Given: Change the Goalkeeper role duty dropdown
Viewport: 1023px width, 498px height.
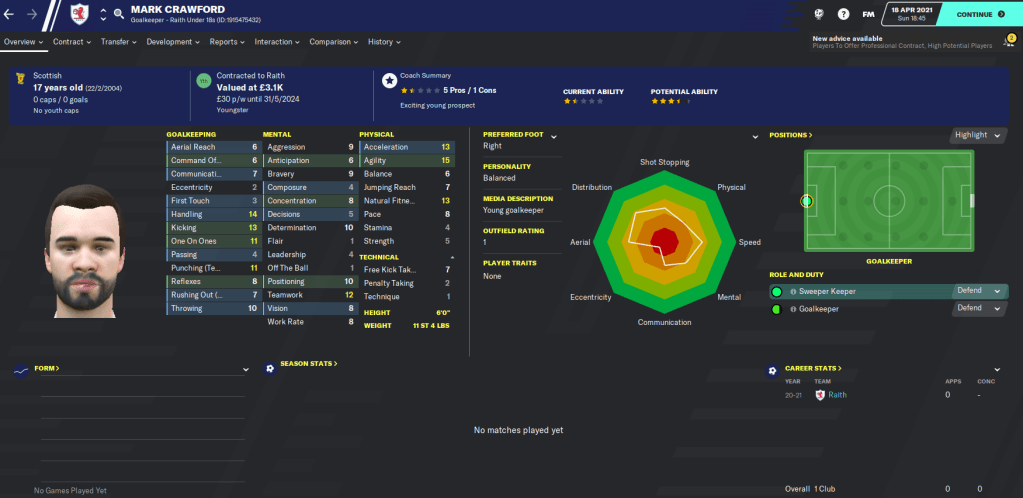Looking at the screenshot, I should coord(979,309).
